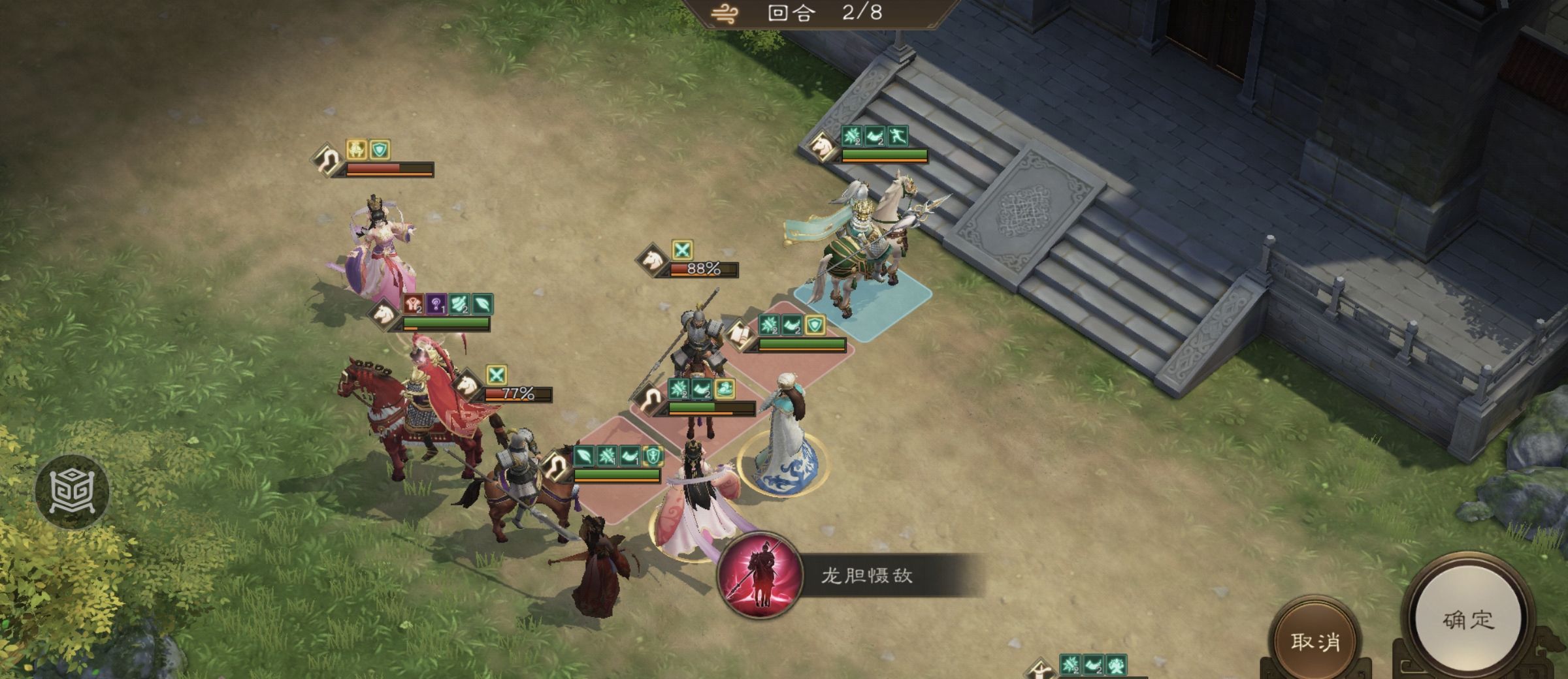
Task: Click the teal shield buff above the red-haired general
Action: tap(380, 150)
